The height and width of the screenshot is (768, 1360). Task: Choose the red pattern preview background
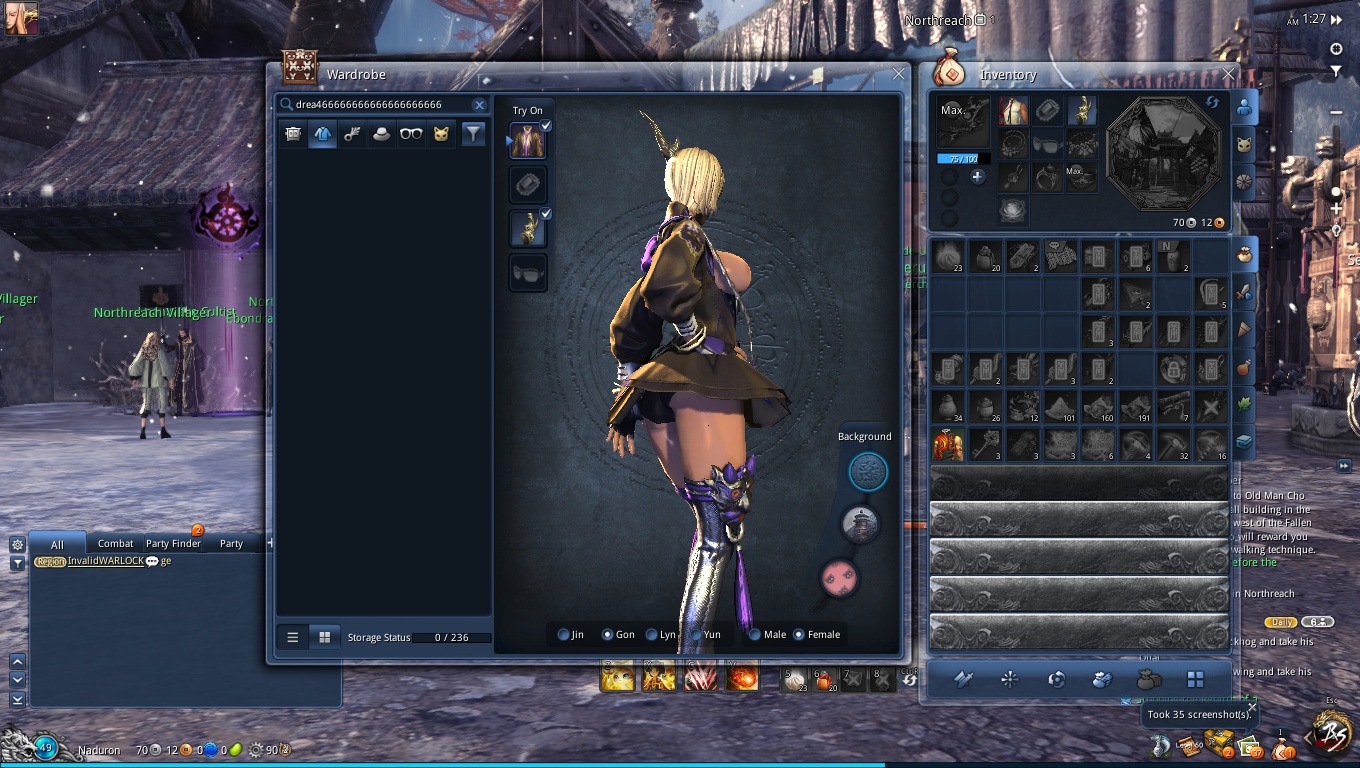[838, 578]
